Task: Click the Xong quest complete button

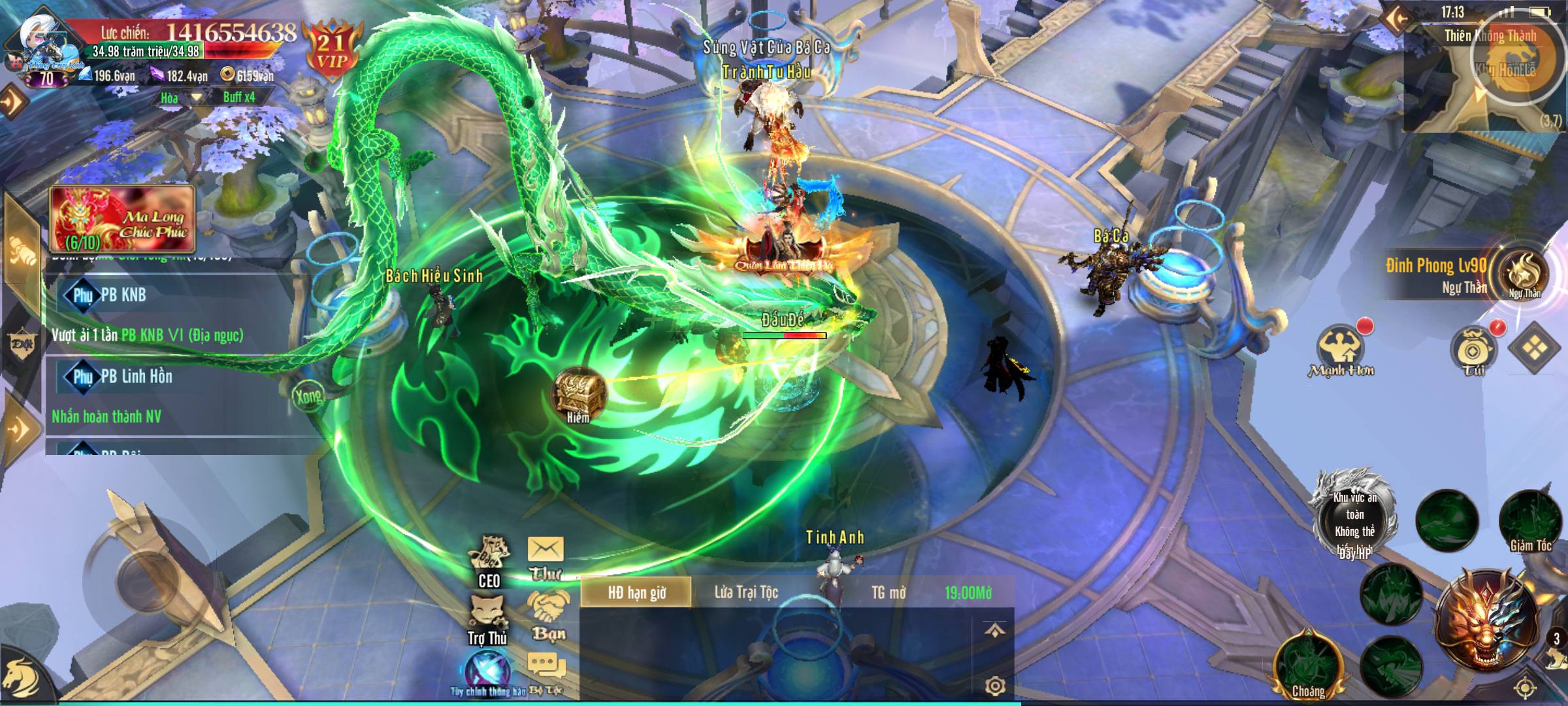Action: click(308, 395)
